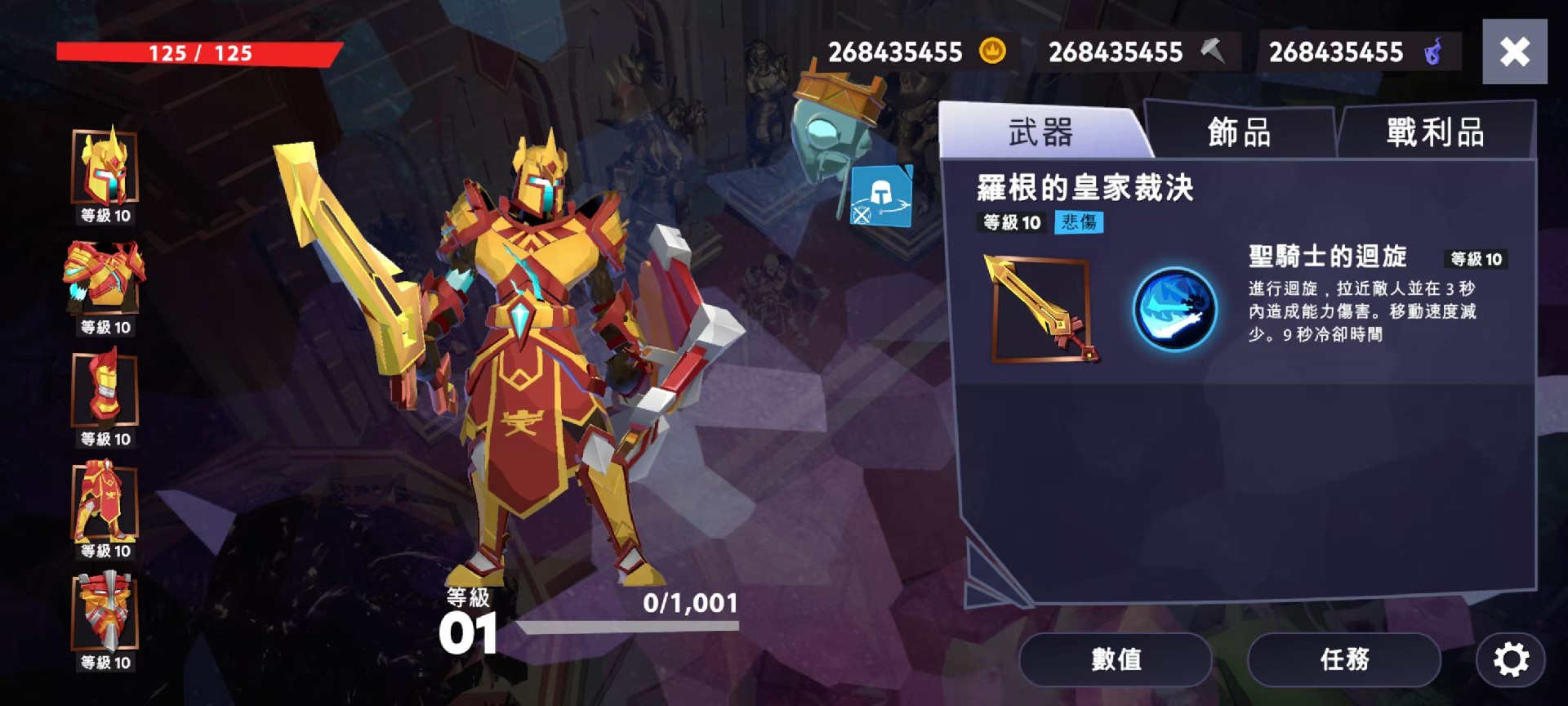Open the gear settings icon

coord(1510,659)
